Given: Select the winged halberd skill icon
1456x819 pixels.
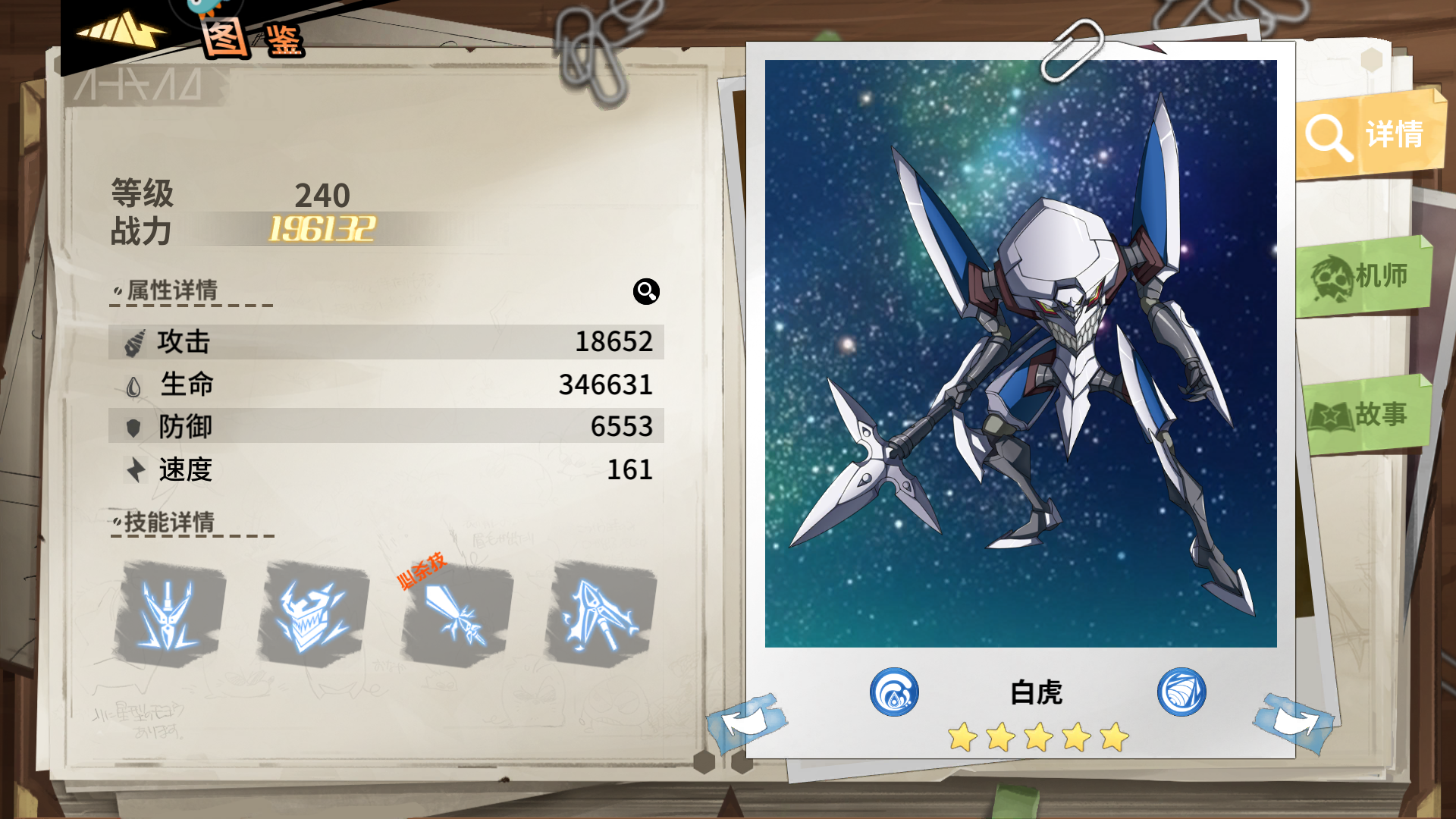Looking at the screenshot, I should click(601, 614).
